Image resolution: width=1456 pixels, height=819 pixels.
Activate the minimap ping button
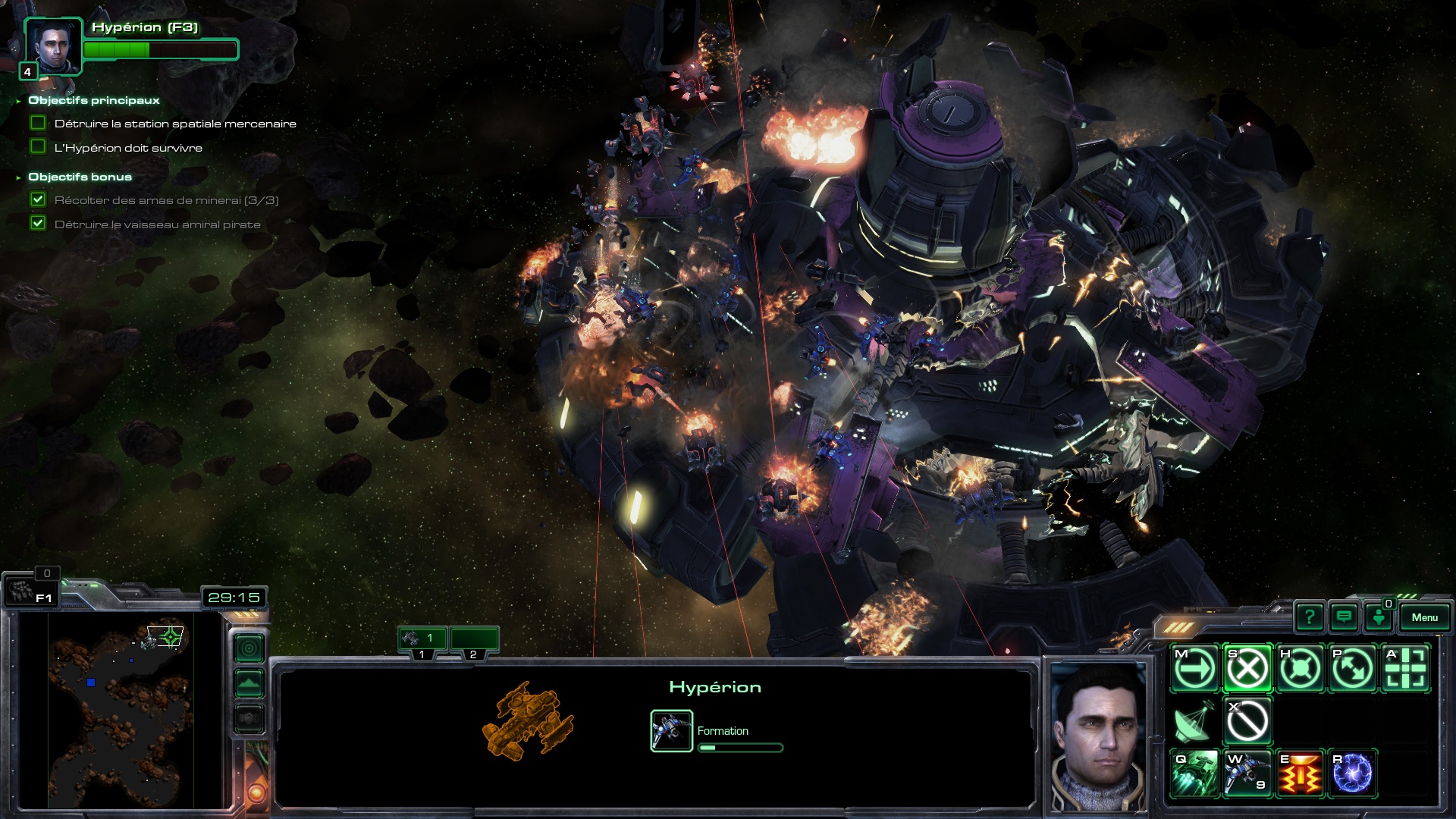pyautogui.click(x=249, y=648)
